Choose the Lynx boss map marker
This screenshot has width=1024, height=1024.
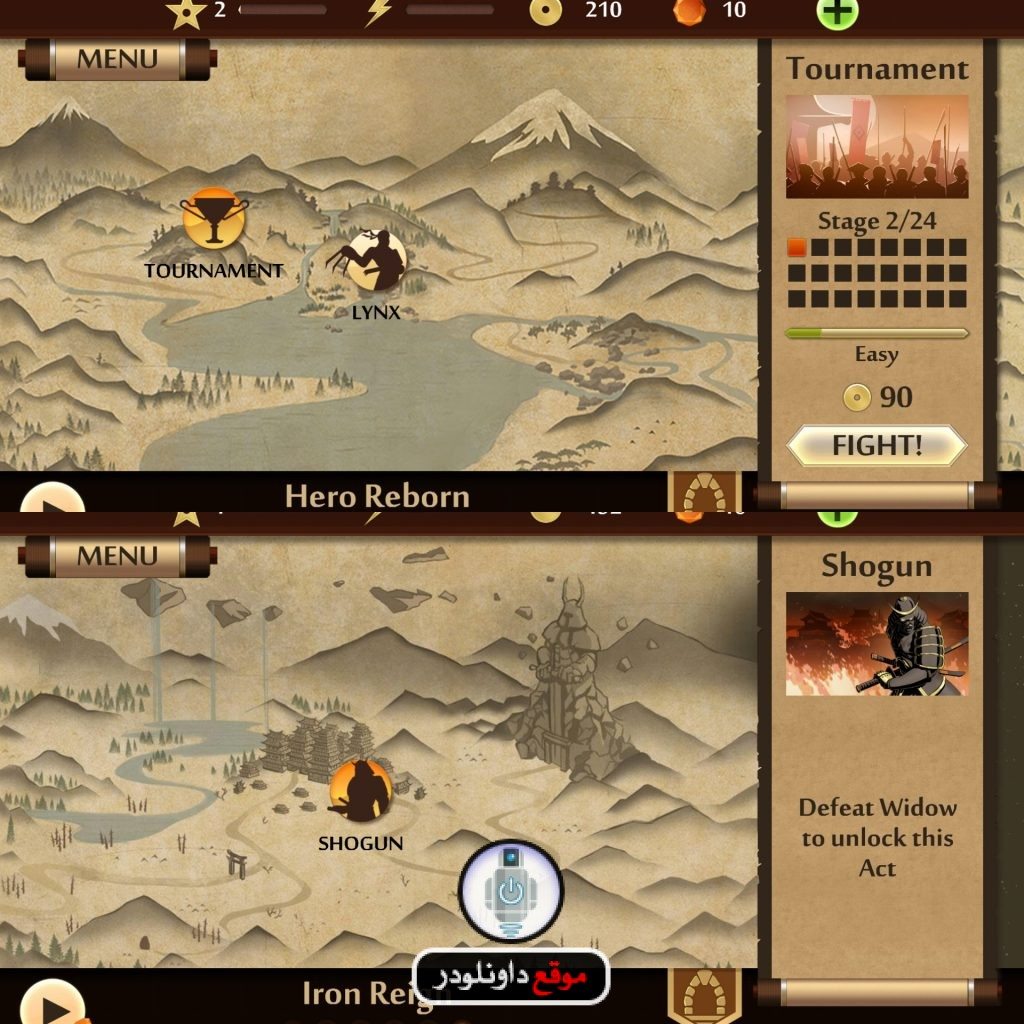click(372, 262)
